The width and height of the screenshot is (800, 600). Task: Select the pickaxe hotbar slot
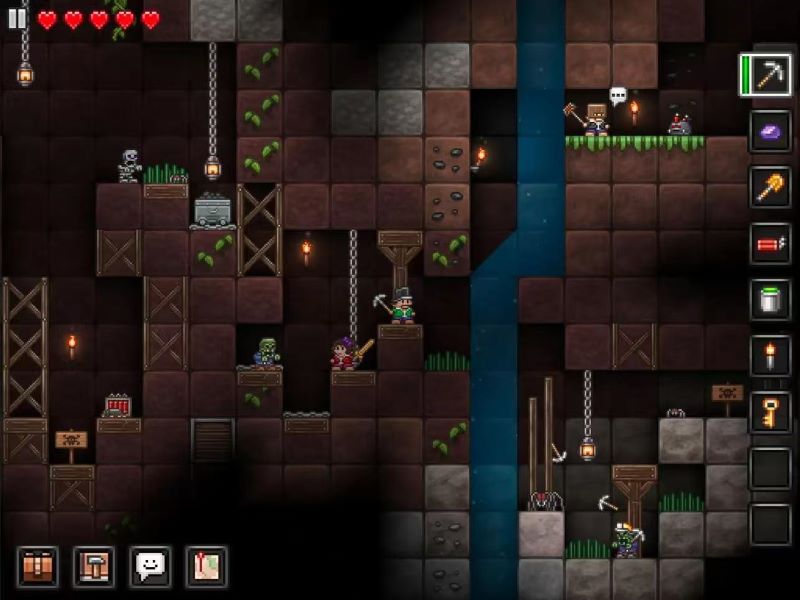[770, 76]
